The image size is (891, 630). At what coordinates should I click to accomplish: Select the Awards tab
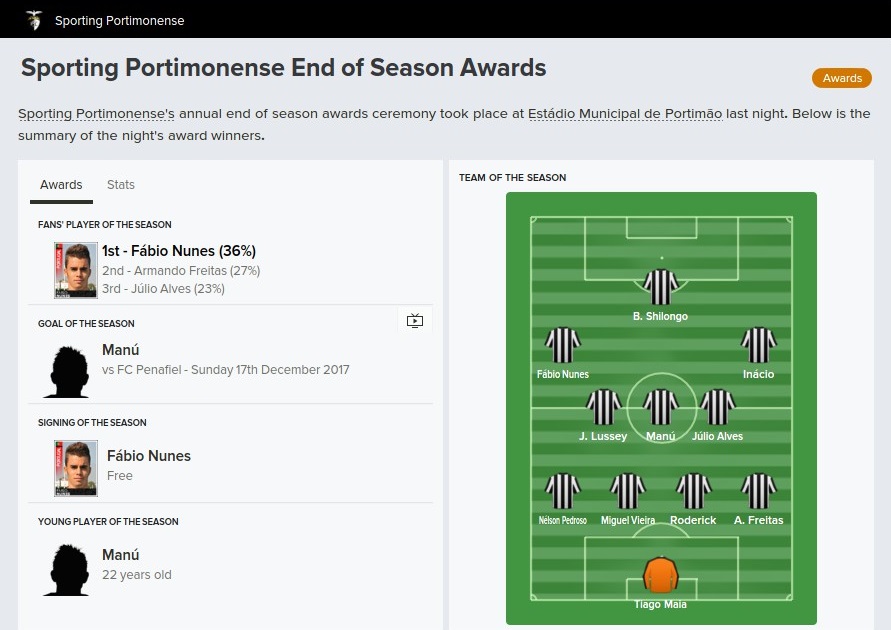point(61,185)
